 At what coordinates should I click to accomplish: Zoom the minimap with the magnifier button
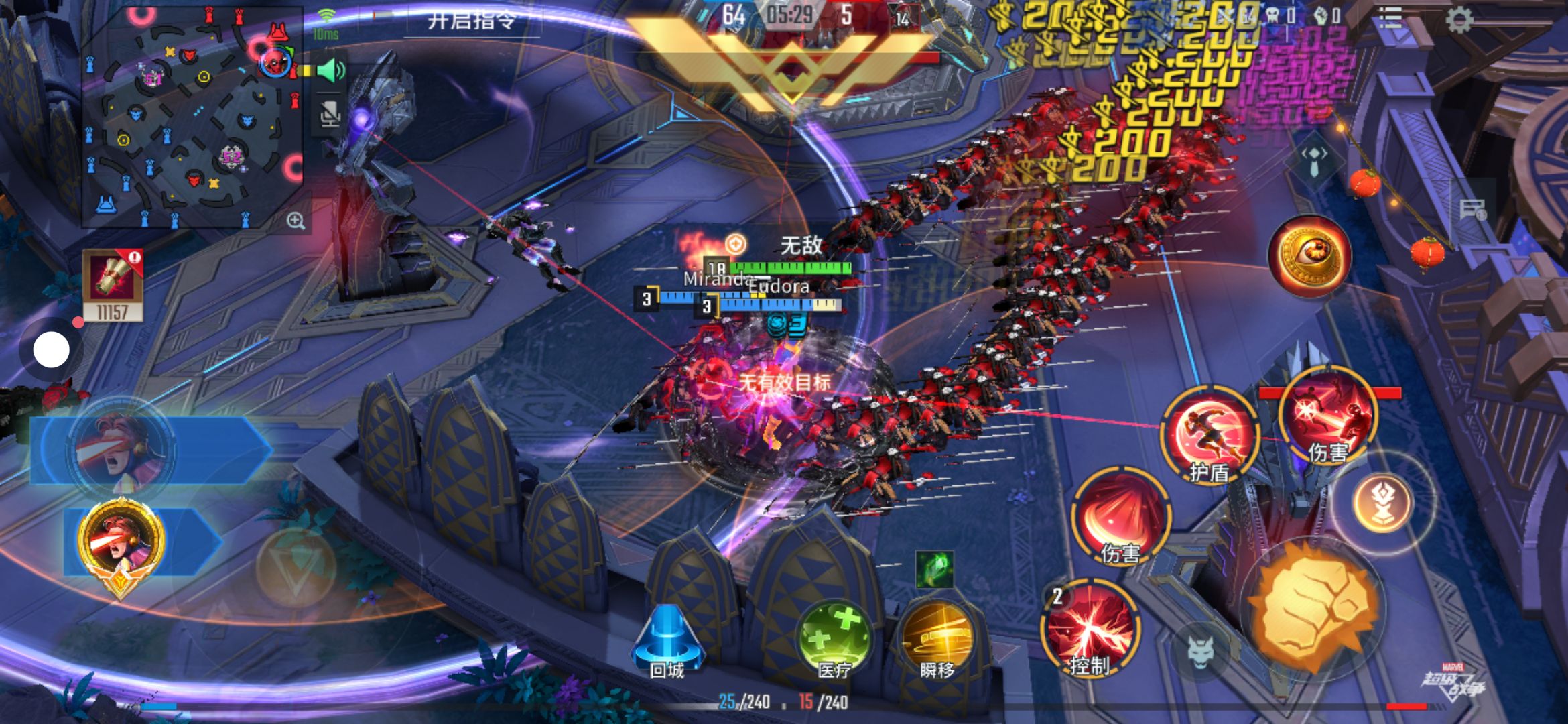pyautogui.click(x=296, y=221)
